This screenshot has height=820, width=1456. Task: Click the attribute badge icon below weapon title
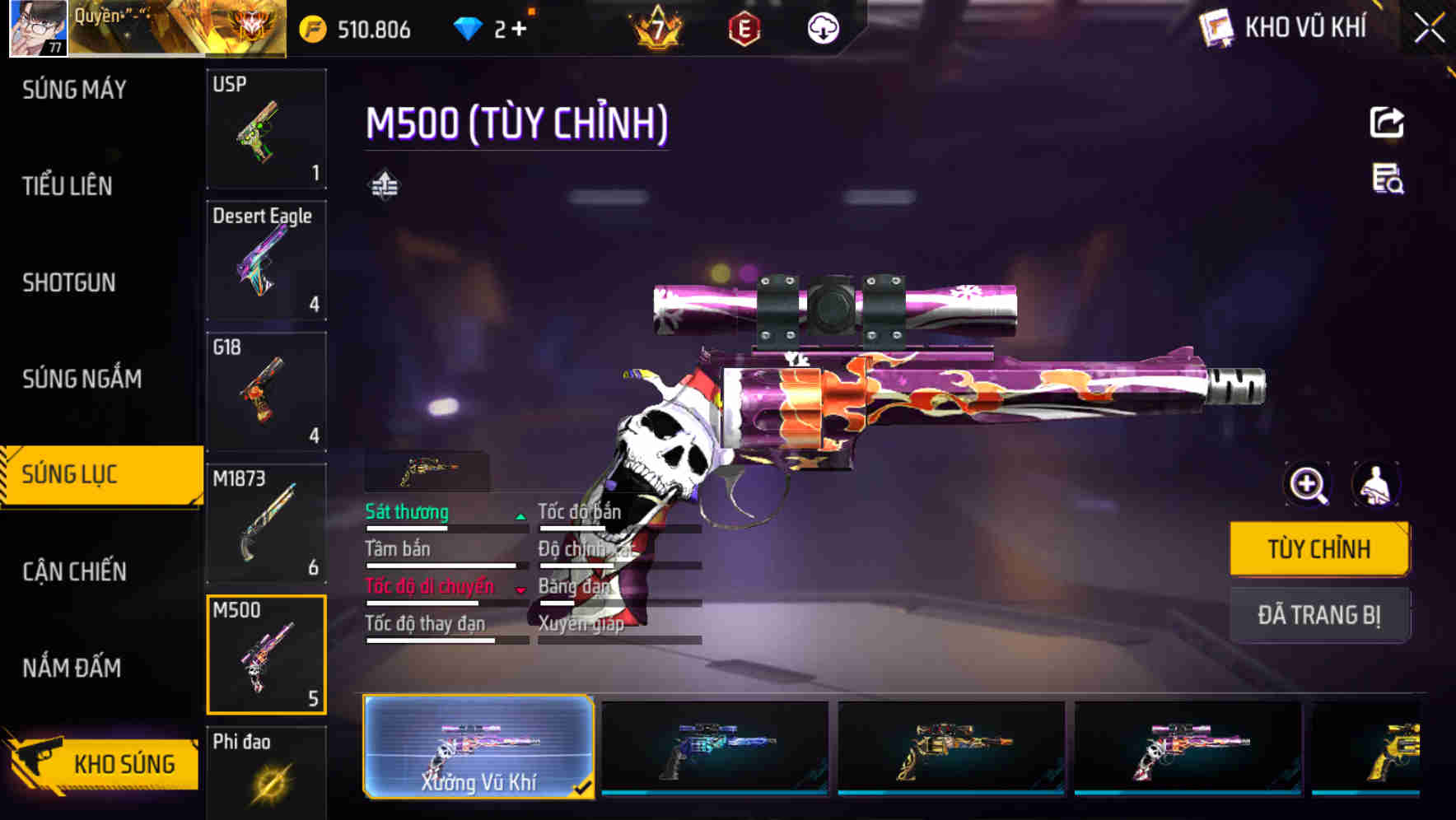click(x=384, y=184)
